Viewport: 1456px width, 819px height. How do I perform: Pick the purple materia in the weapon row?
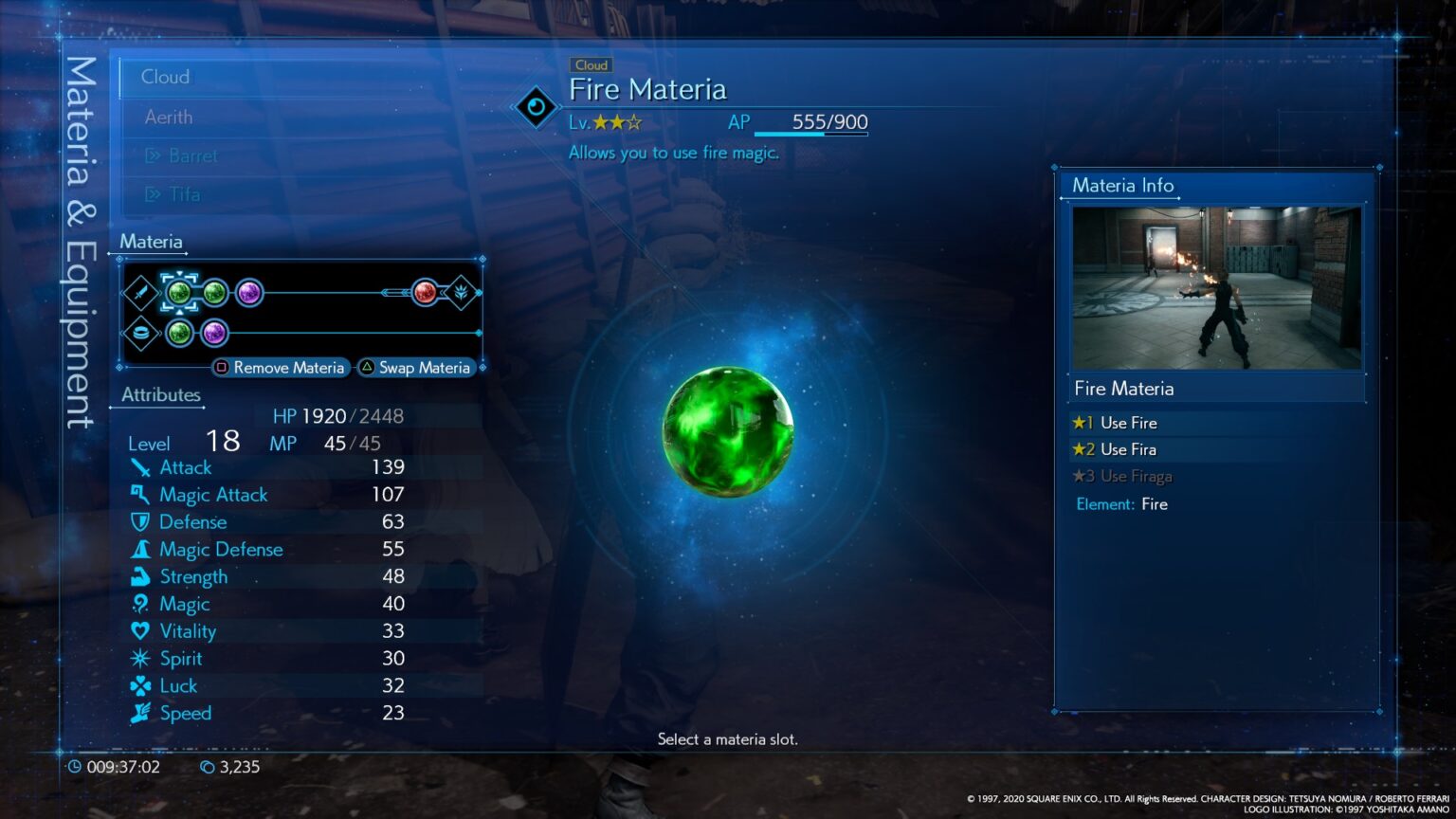click(248, 293)
